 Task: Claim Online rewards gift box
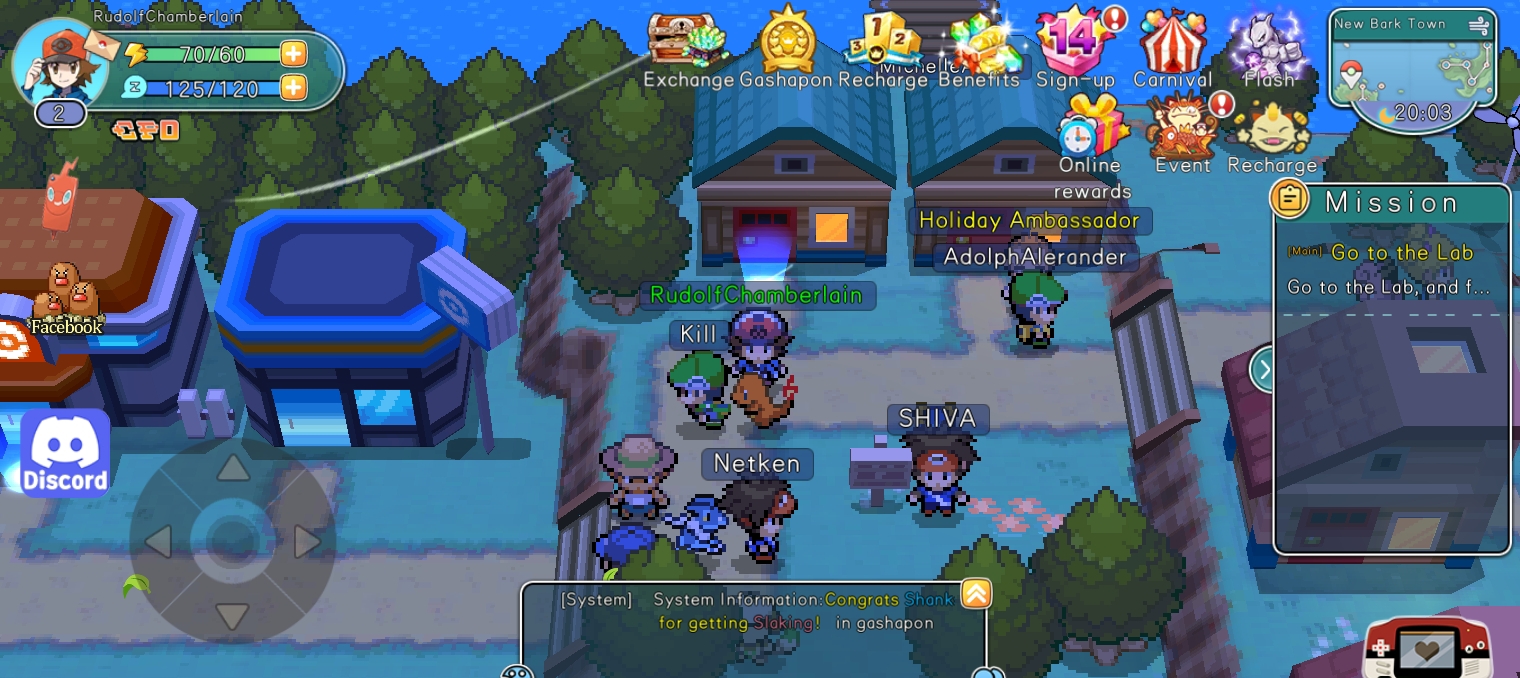coord(1091,127)
